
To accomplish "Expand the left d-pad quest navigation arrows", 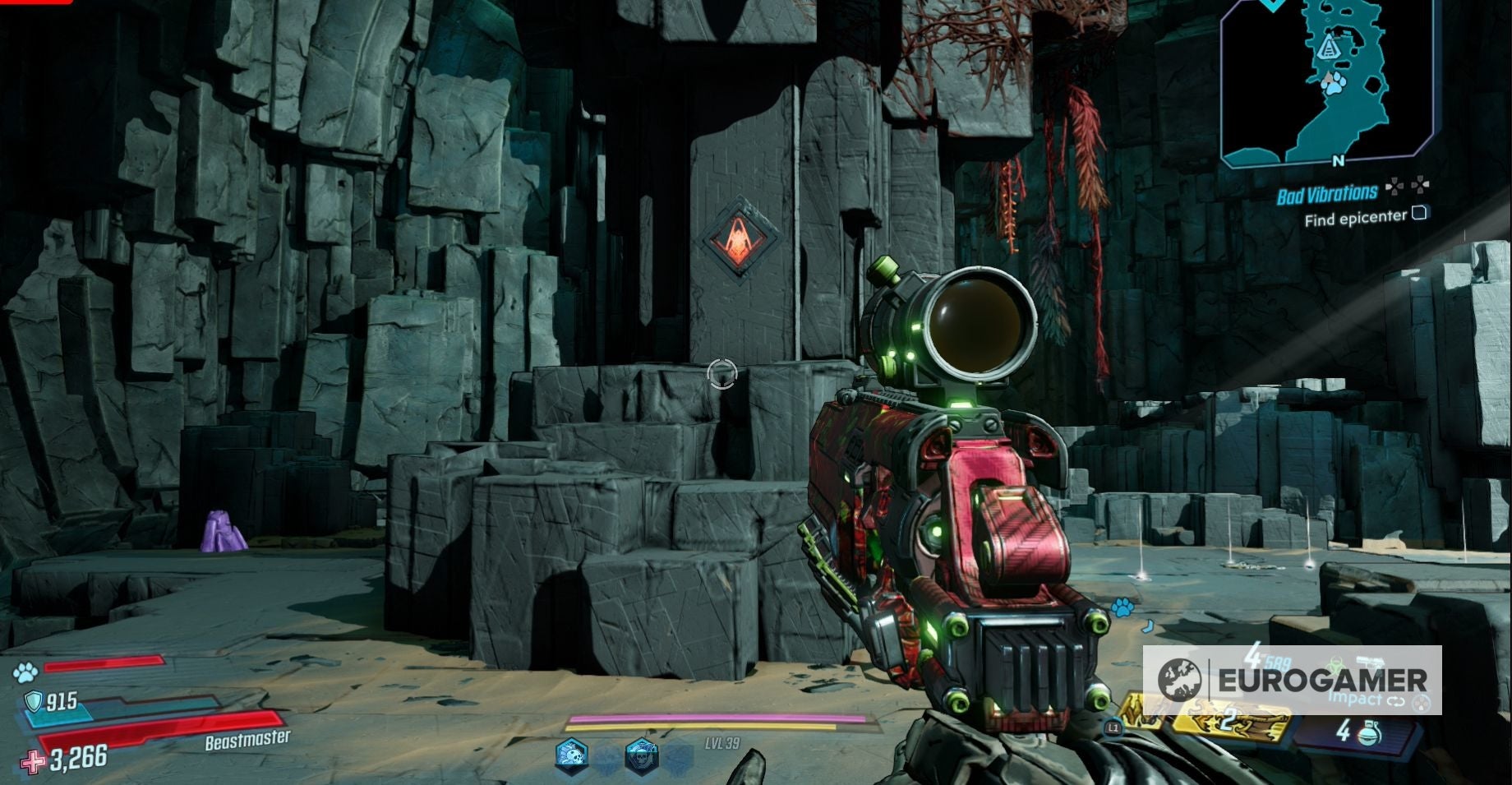I will pyautogui.click(x=1395, y=187).
